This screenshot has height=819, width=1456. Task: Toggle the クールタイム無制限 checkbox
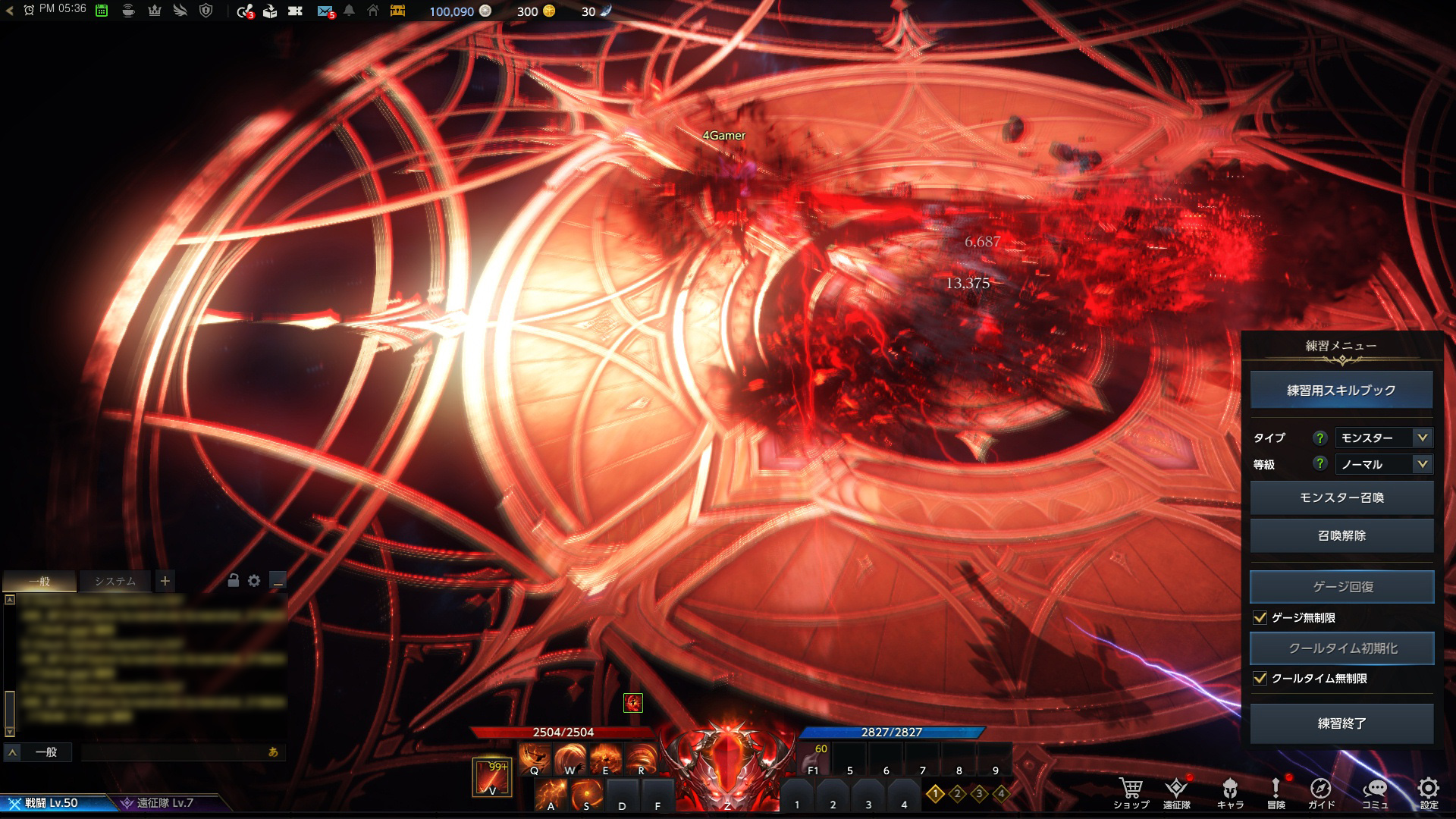point(1260,679)
